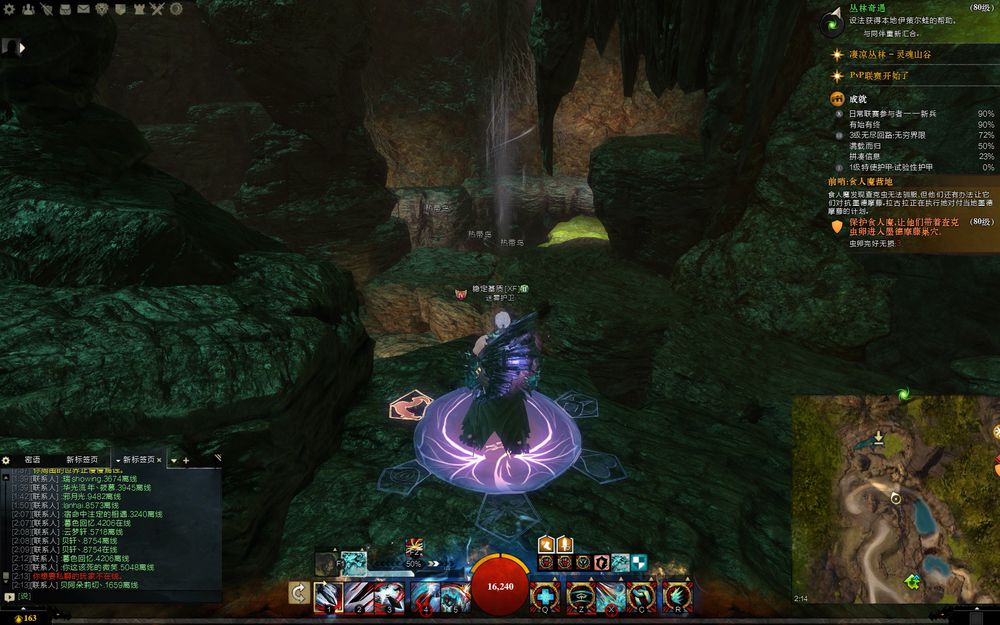Open the contacts and friends panel
The width and height of the screenshot is (1000, 625).
(27, 9)
